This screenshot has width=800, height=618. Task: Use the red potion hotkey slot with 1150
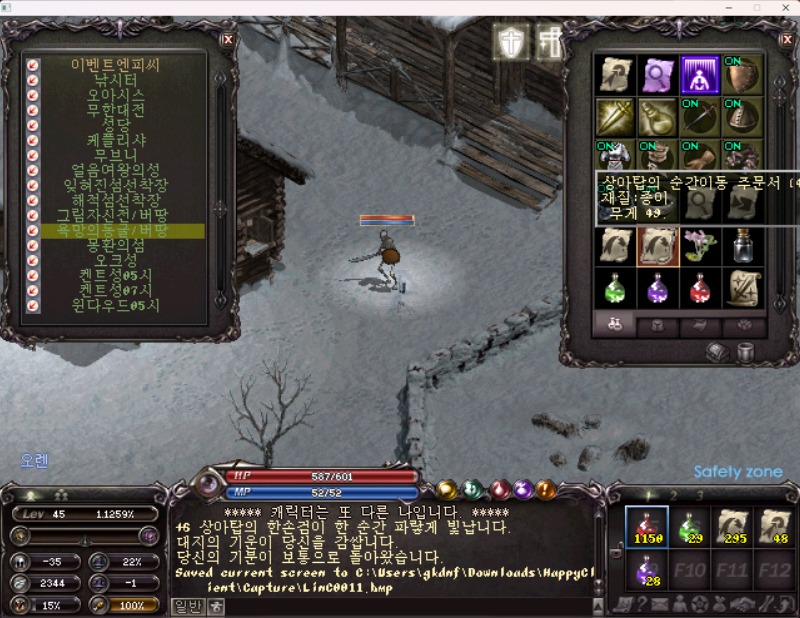[646, 526]
